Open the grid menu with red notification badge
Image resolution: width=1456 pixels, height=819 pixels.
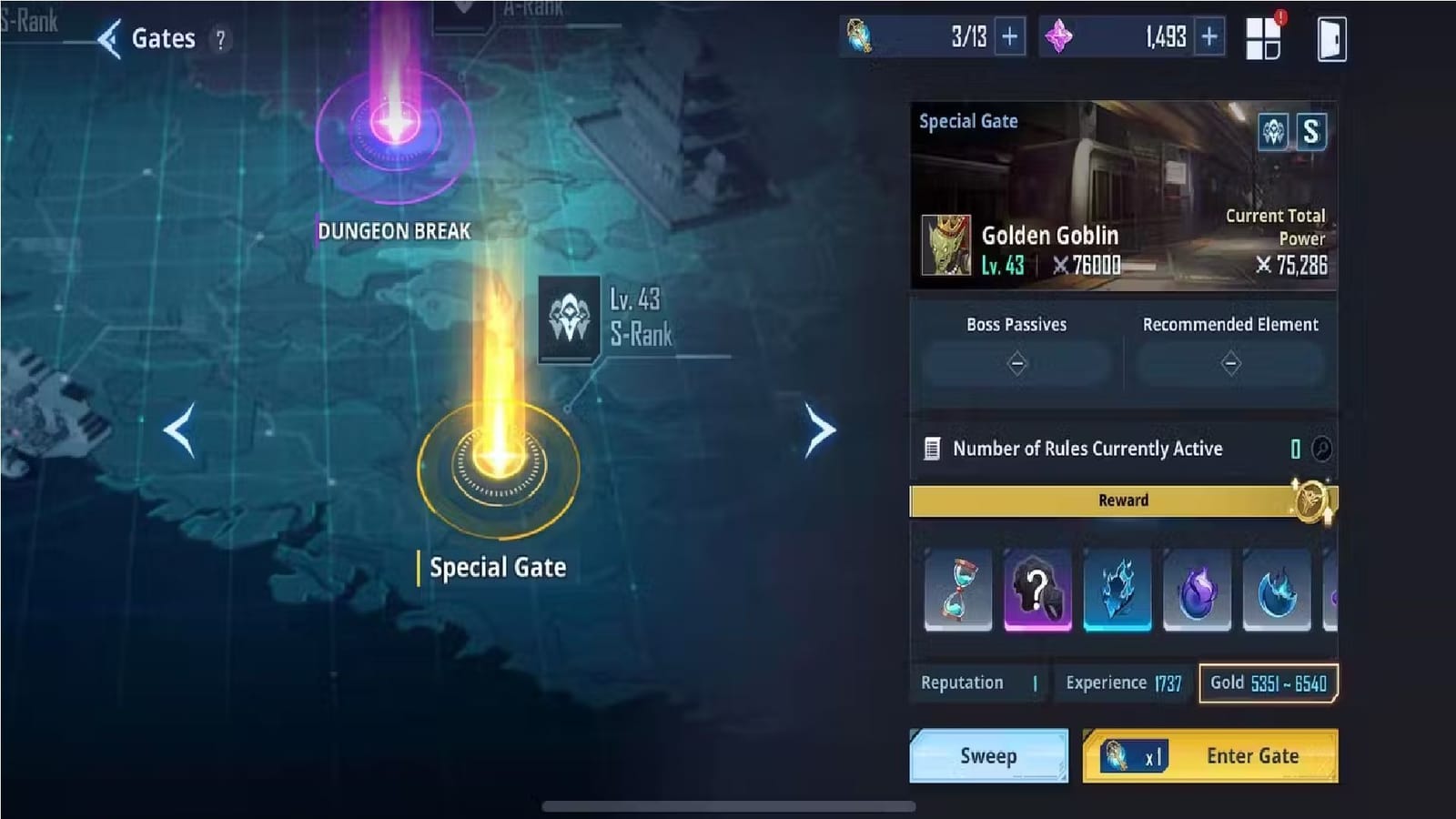[1264, 36]
